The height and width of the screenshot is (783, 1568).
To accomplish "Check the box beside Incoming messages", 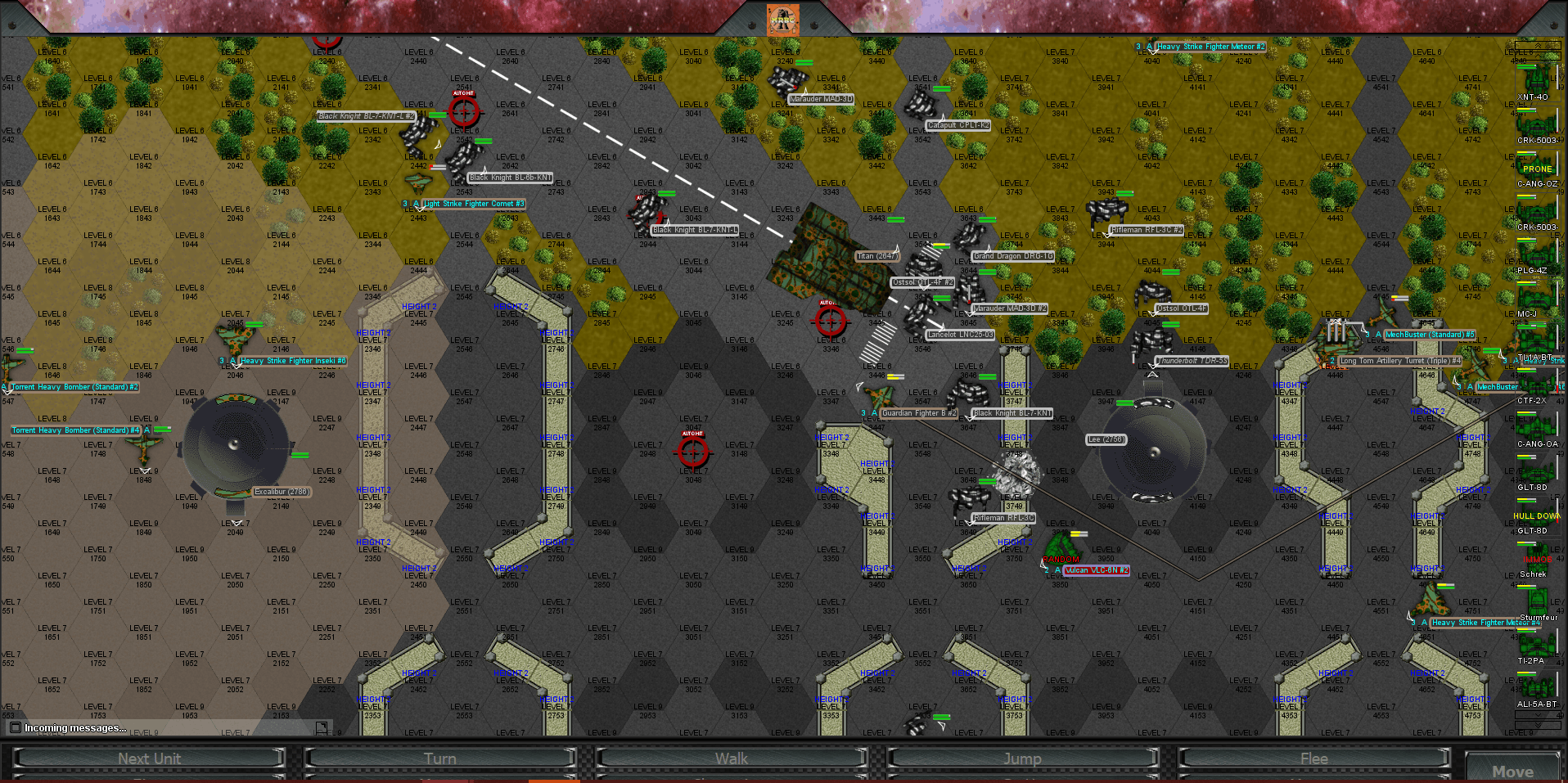I will (14, 727).
